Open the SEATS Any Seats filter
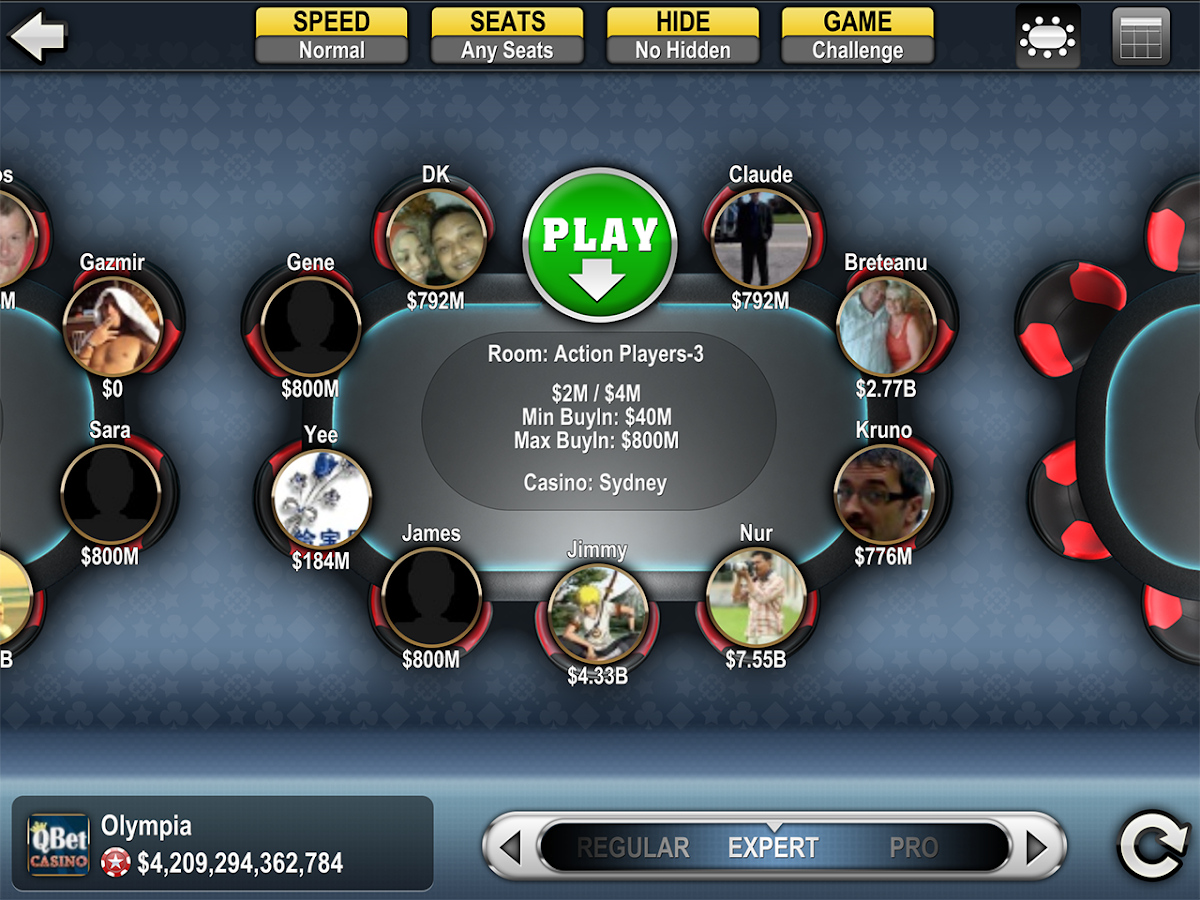This screenshot has height=900, width=1200. pos(507,36)
